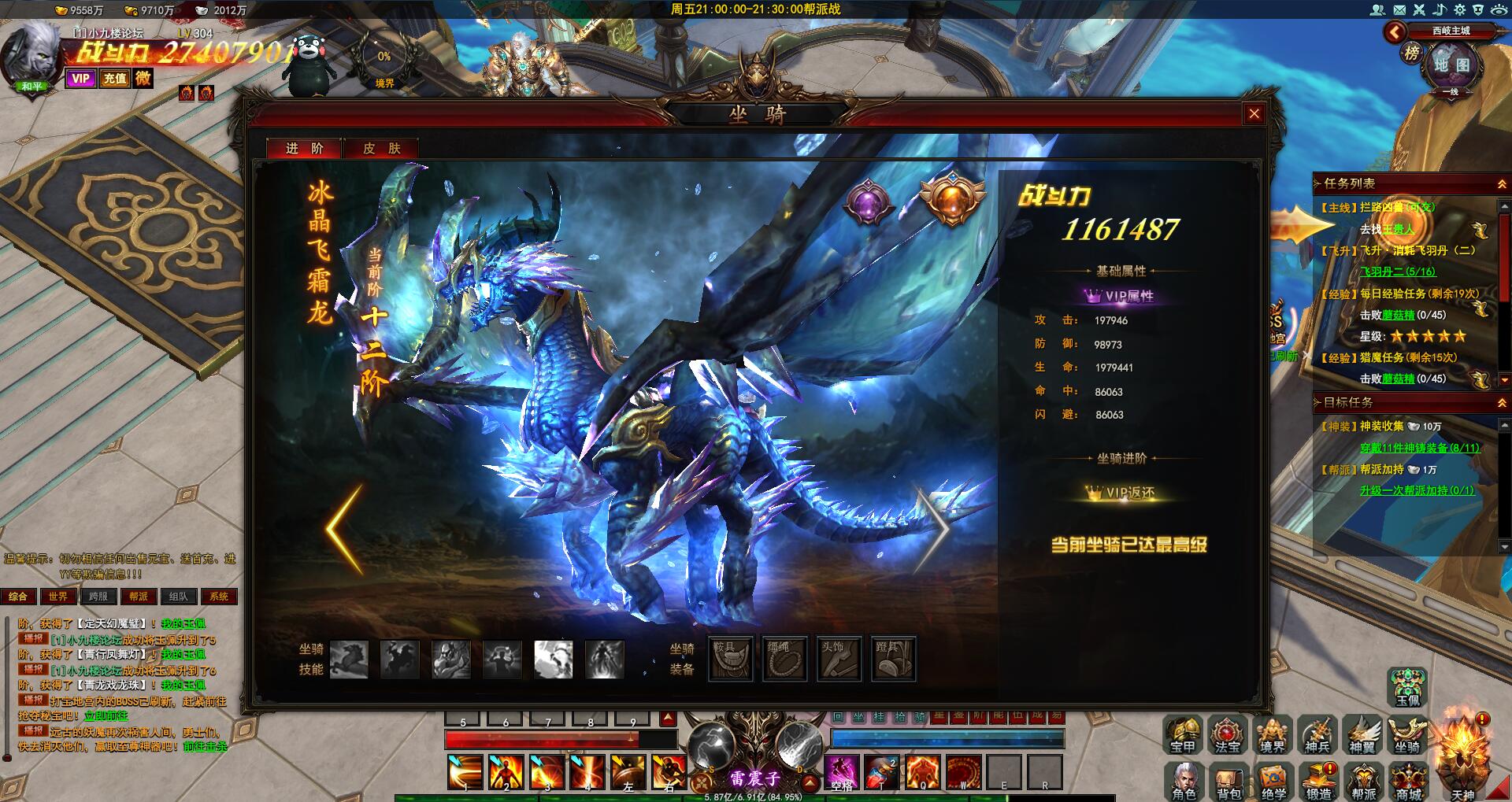This screenshot has height=802, width=1512.
Task: Show the next mount with right arrow
Action: (932, 529)
